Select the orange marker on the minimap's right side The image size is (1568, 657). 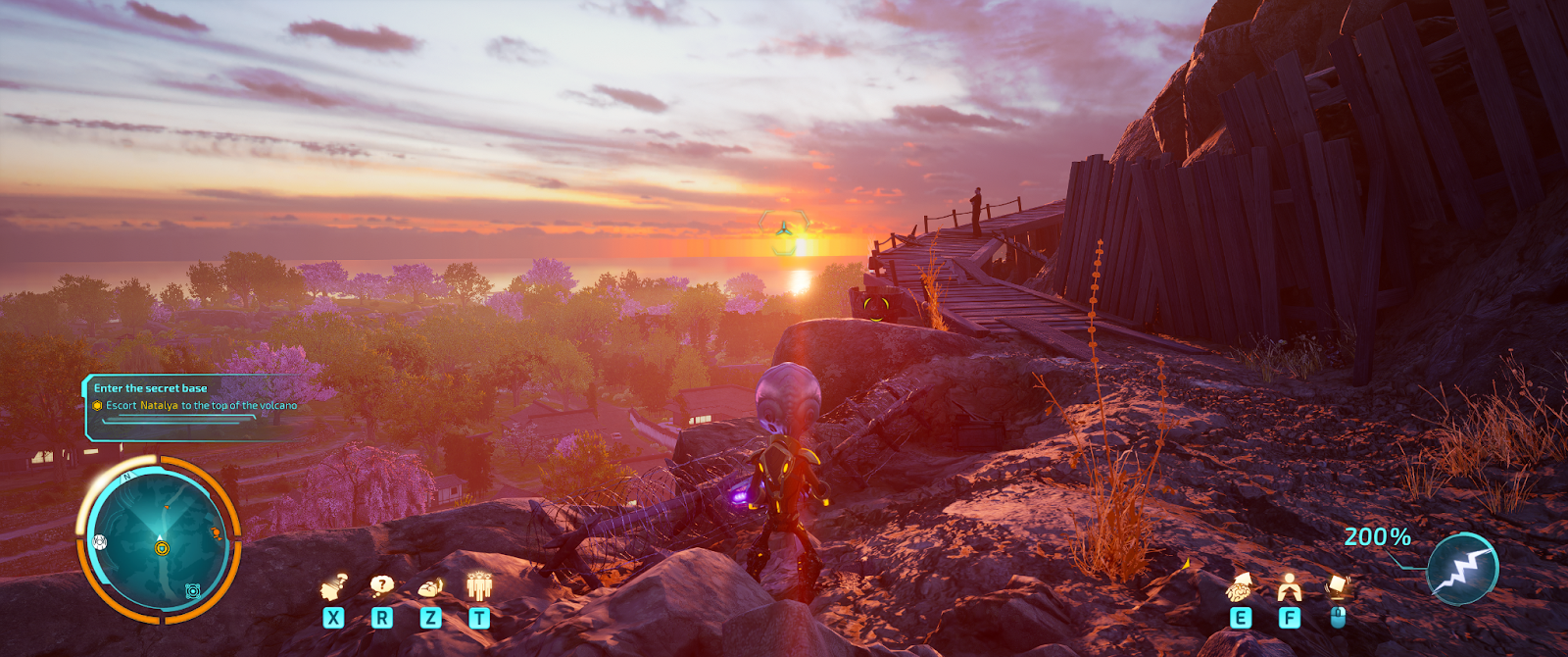(216, 533)
